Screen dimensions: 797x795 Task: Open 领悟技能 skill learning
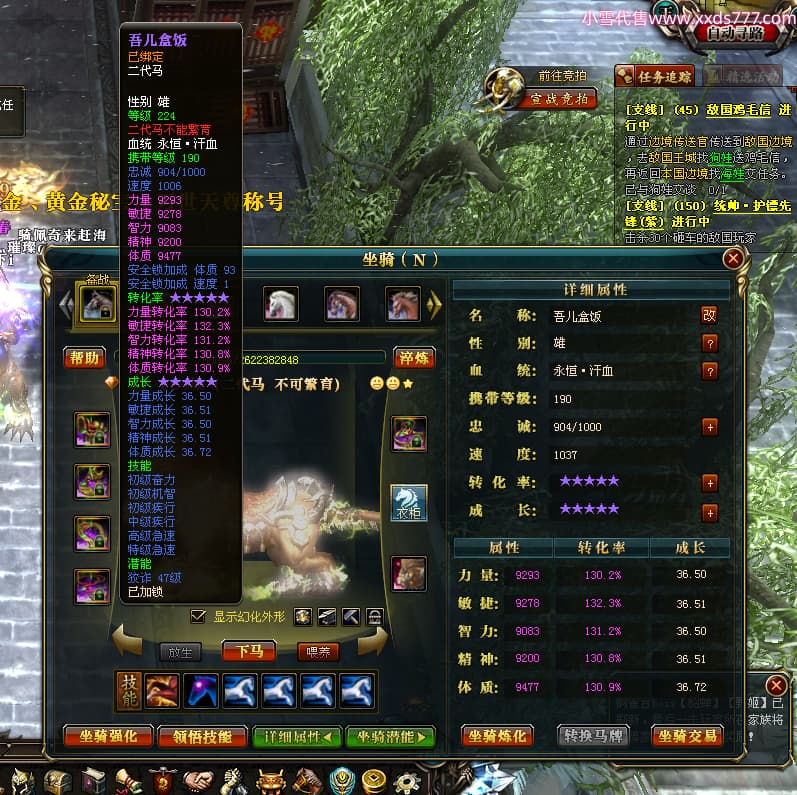[x=202, y=737]
